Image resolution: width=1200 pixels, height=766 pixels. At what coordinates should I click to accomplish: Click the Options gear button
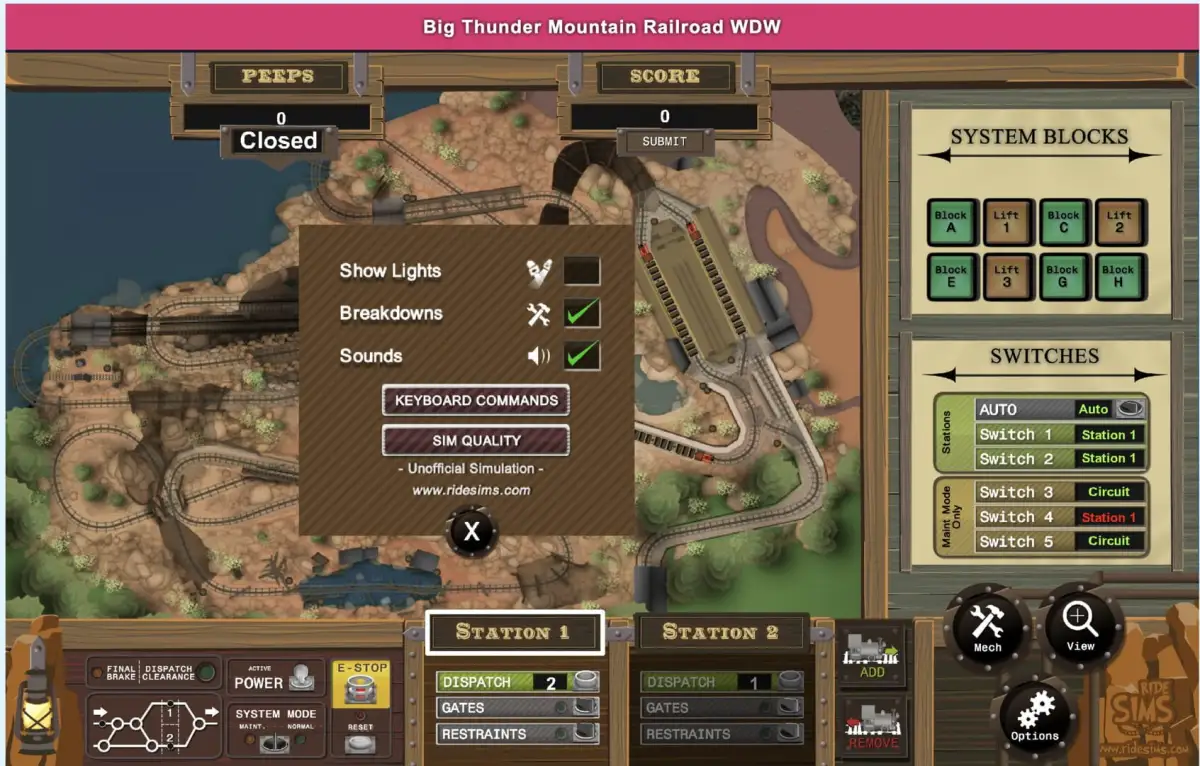click(x=1035, y=716)
